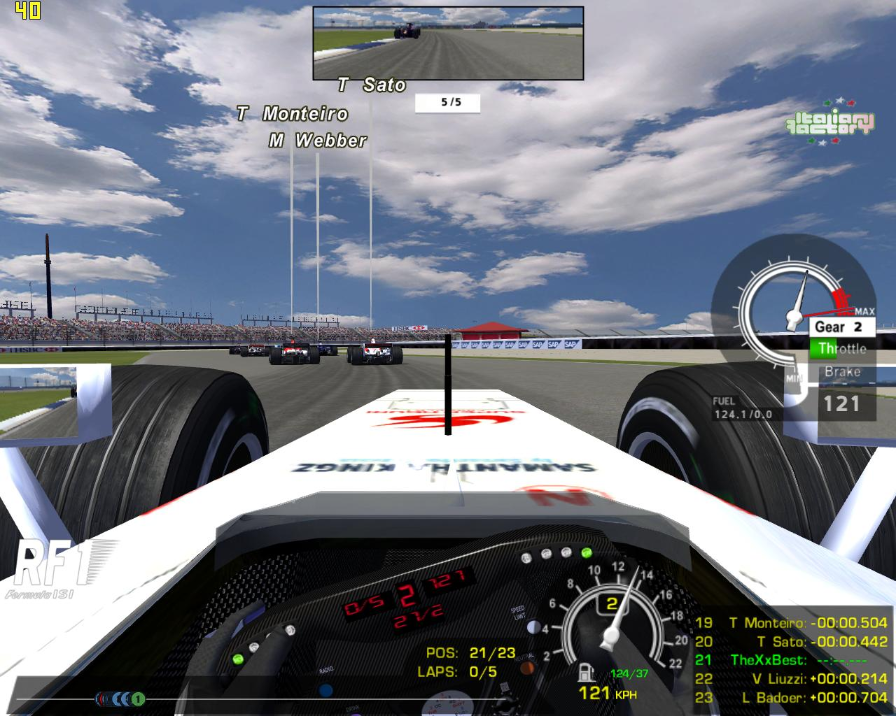Click the rear-view mirror display
Image resolution: width=896 pixels, height=716 pixels.
448,43
